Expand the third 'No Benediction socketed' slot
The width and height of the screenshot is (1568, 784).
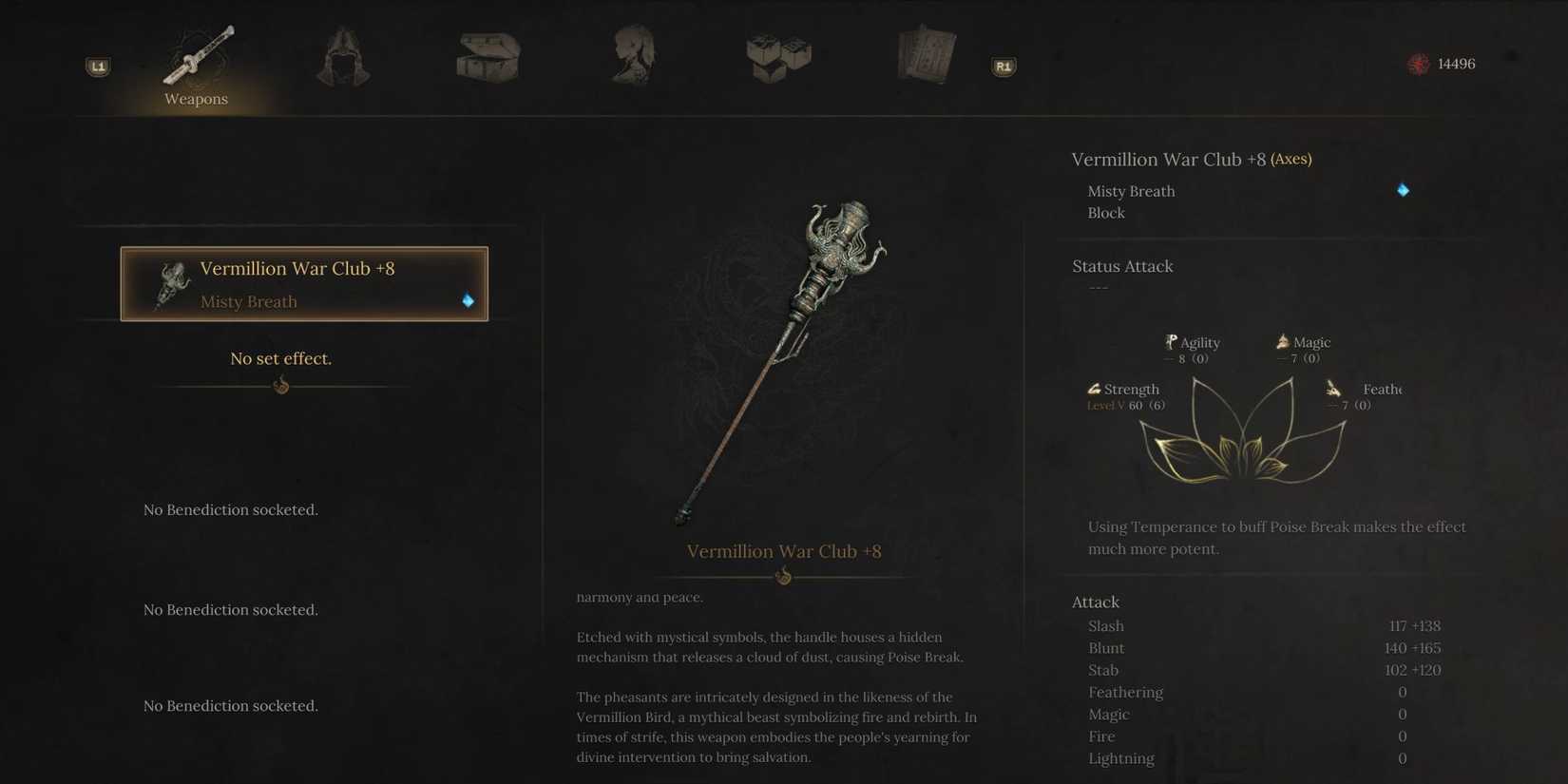point(230,705)
